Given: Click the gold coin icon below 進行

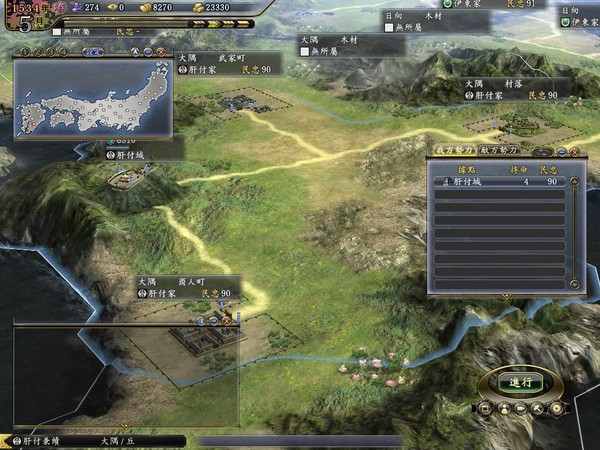Looking at the screenshot, I should (x=556, y=408).
